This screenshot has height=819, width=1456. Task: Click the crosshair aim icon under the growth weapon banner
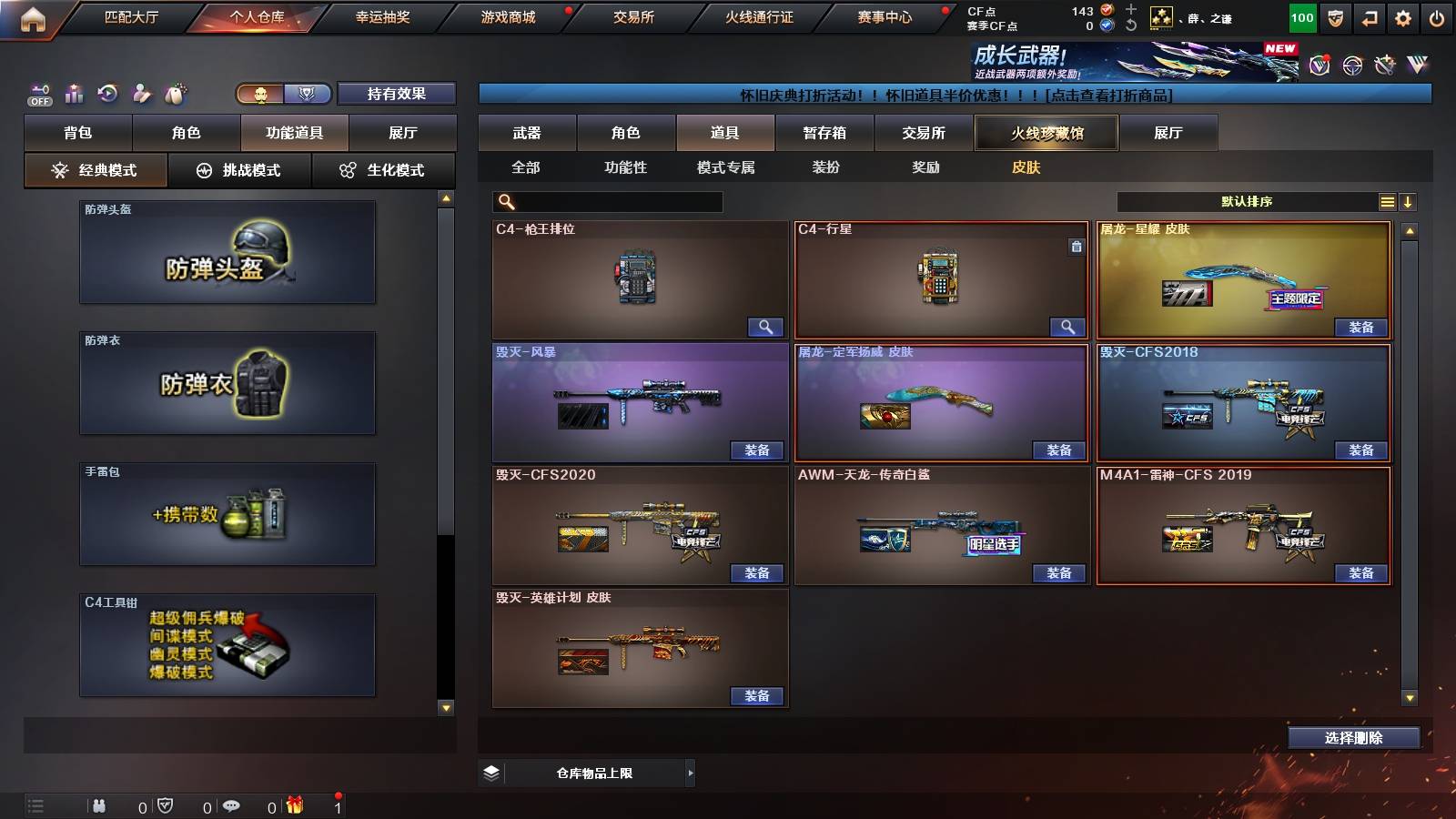click(1351, 66)
